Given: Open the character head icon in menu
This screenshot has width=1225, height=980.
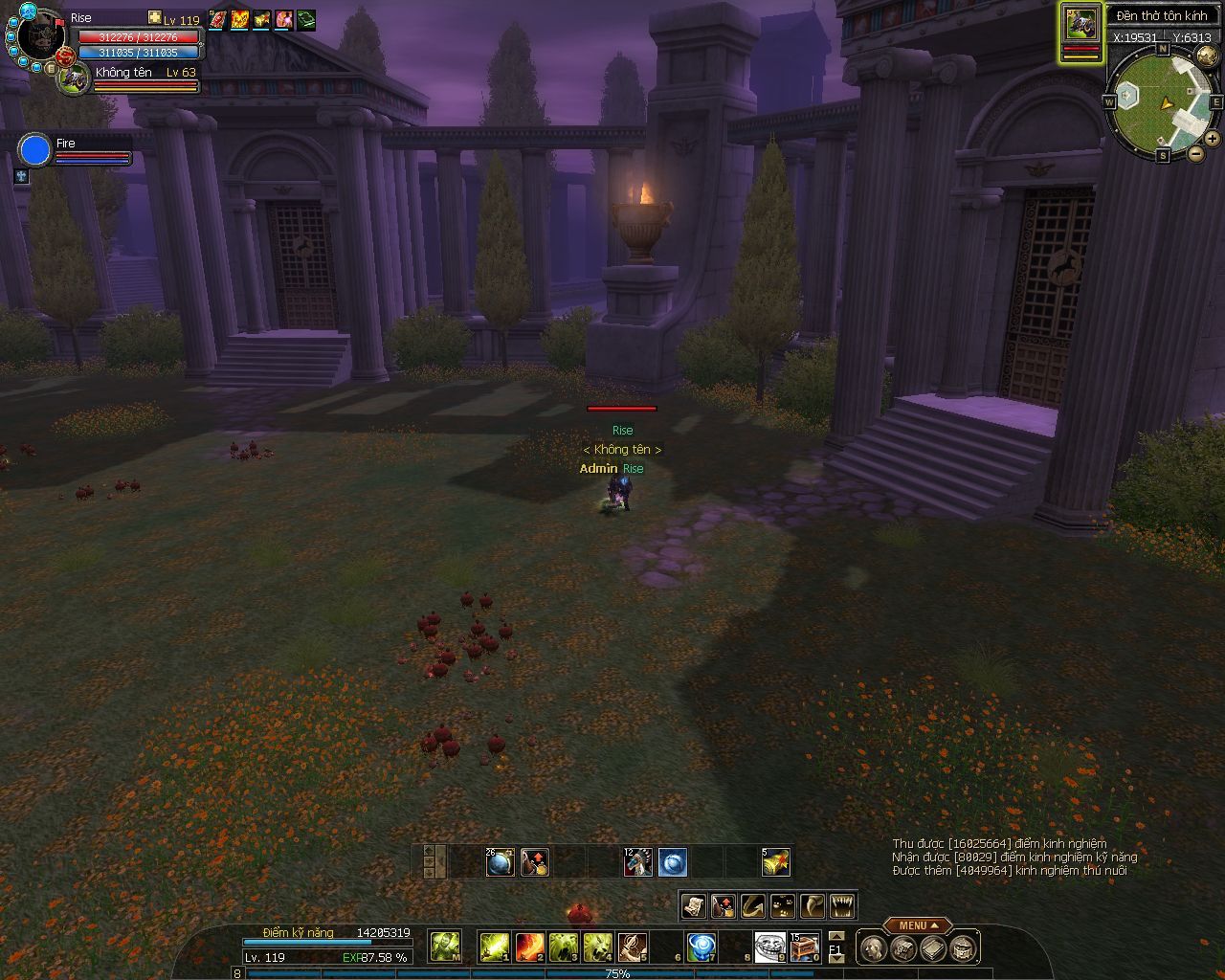Looking at the screenshot, I should [x=872, y=948].
